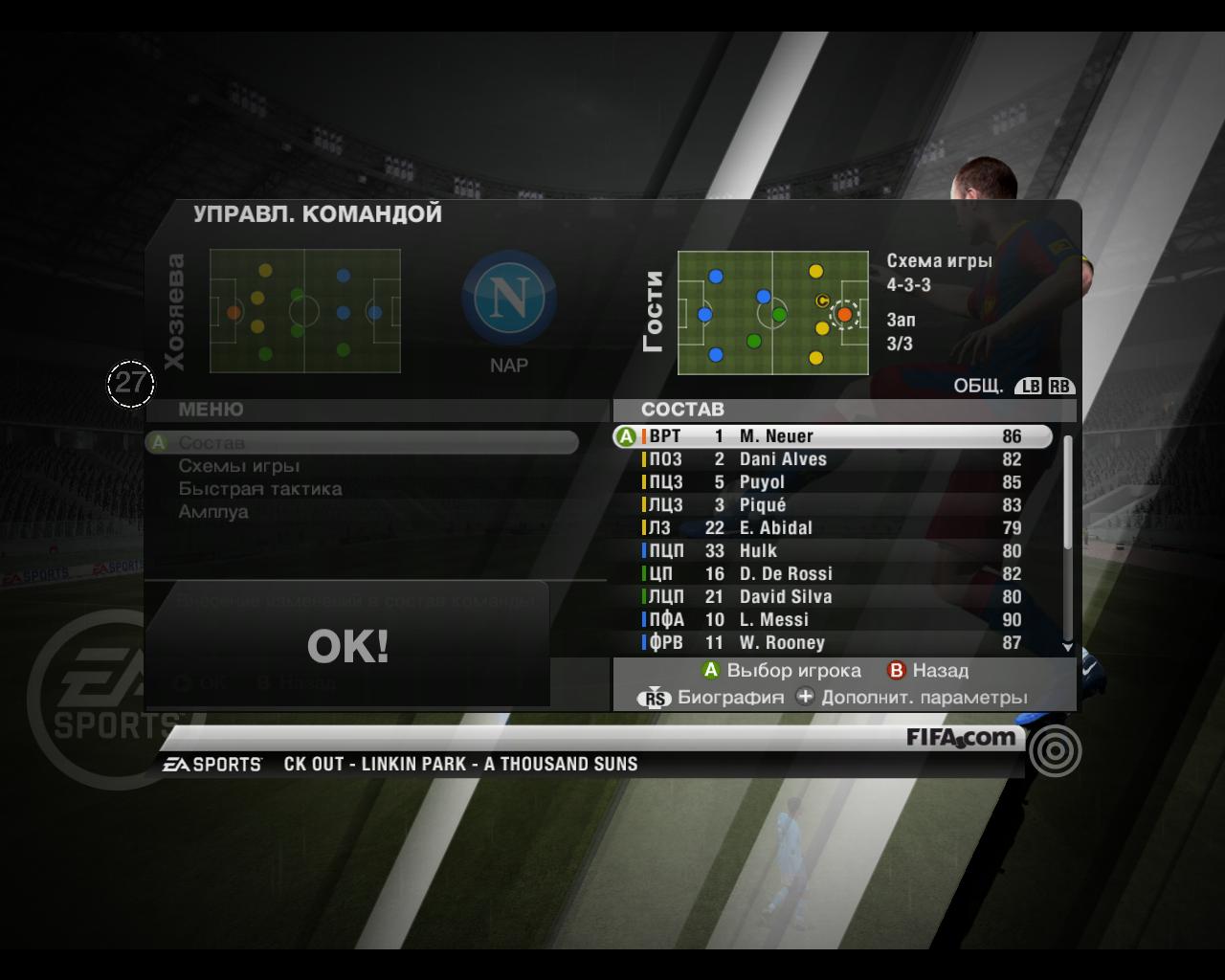The width and height of the screenshot is (1225, 980).
Task: Choose David Silva from the squad
Action: 833,597
